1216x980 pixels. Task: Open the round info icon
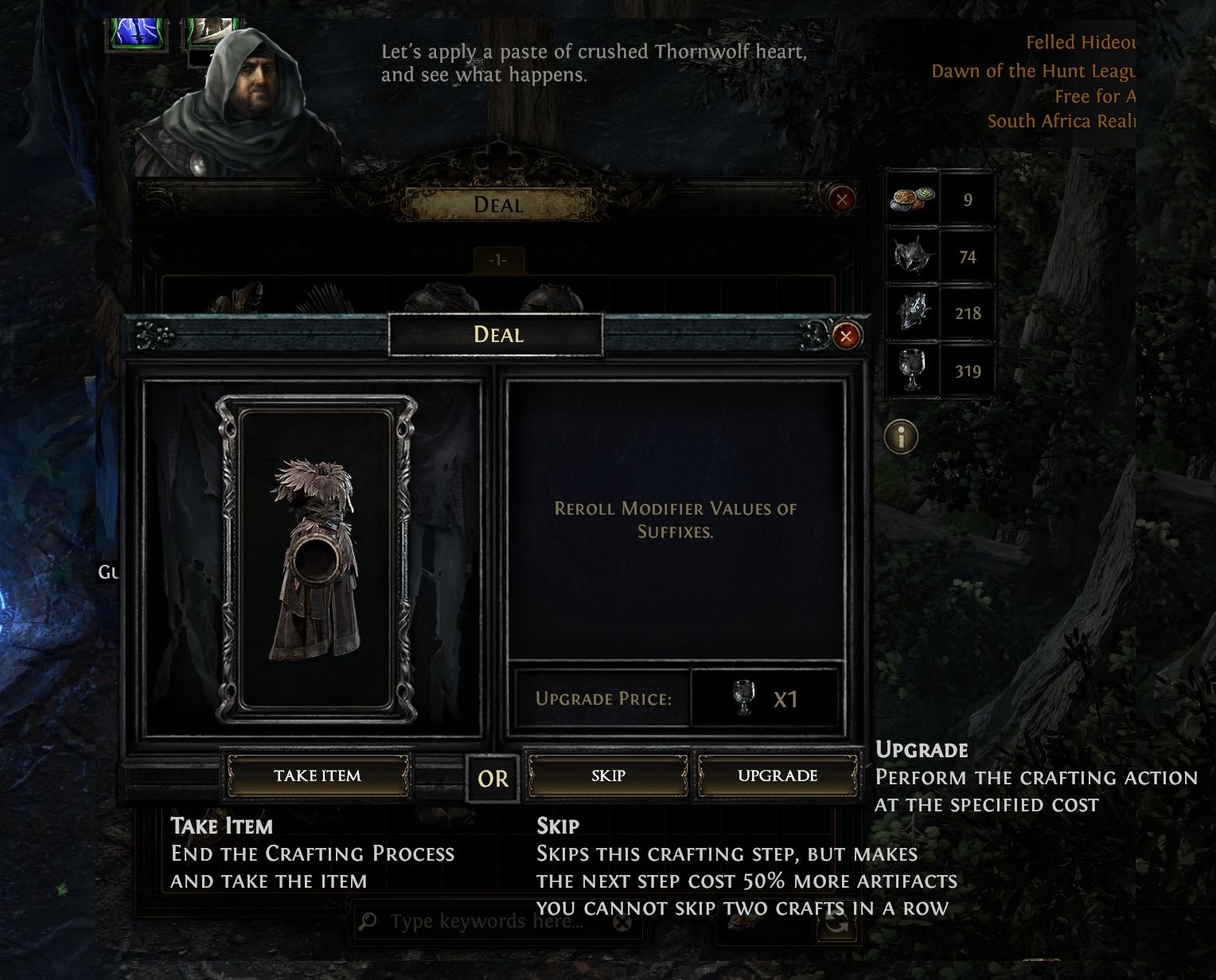click(901, 437)
